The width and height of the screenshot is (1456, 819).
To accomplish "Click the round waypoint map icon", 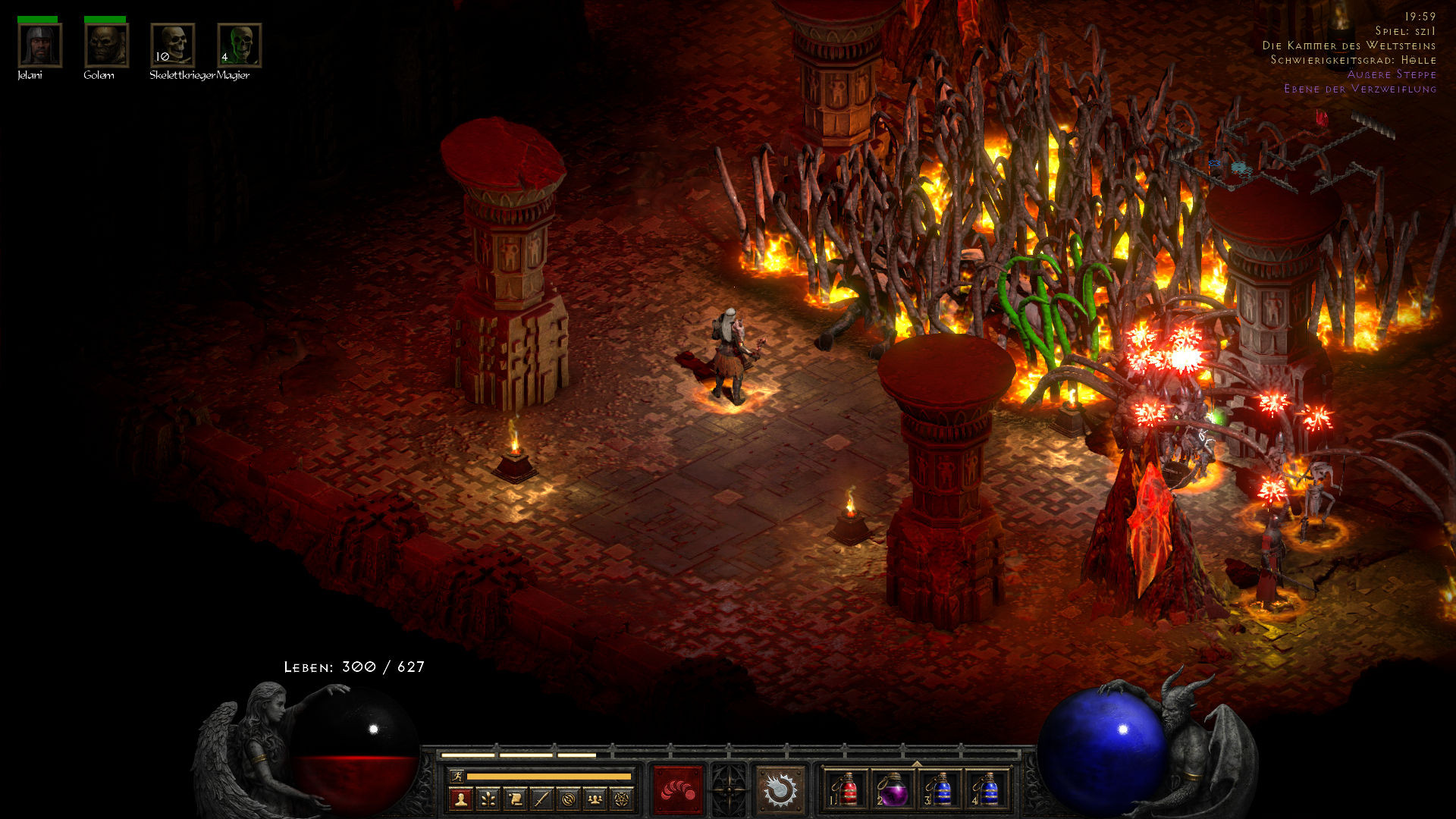I will click(569, 799).
